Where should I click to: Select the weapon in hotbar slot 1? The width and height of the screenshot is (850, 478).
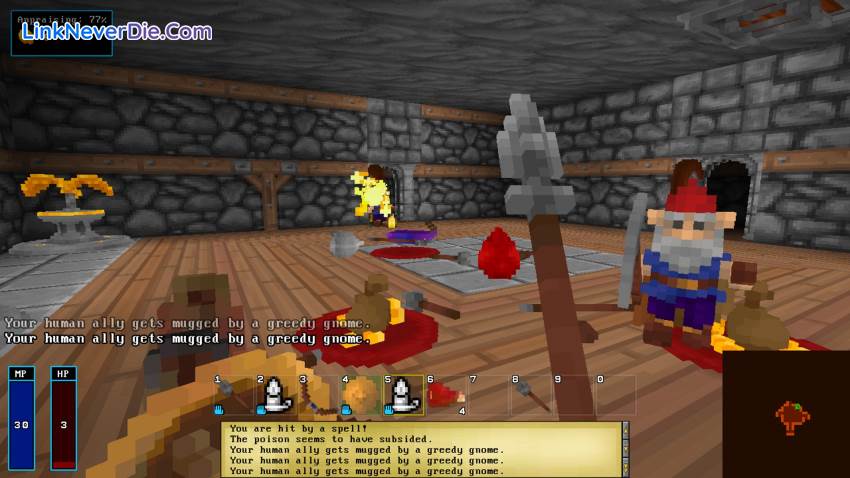tap(233, 396)
